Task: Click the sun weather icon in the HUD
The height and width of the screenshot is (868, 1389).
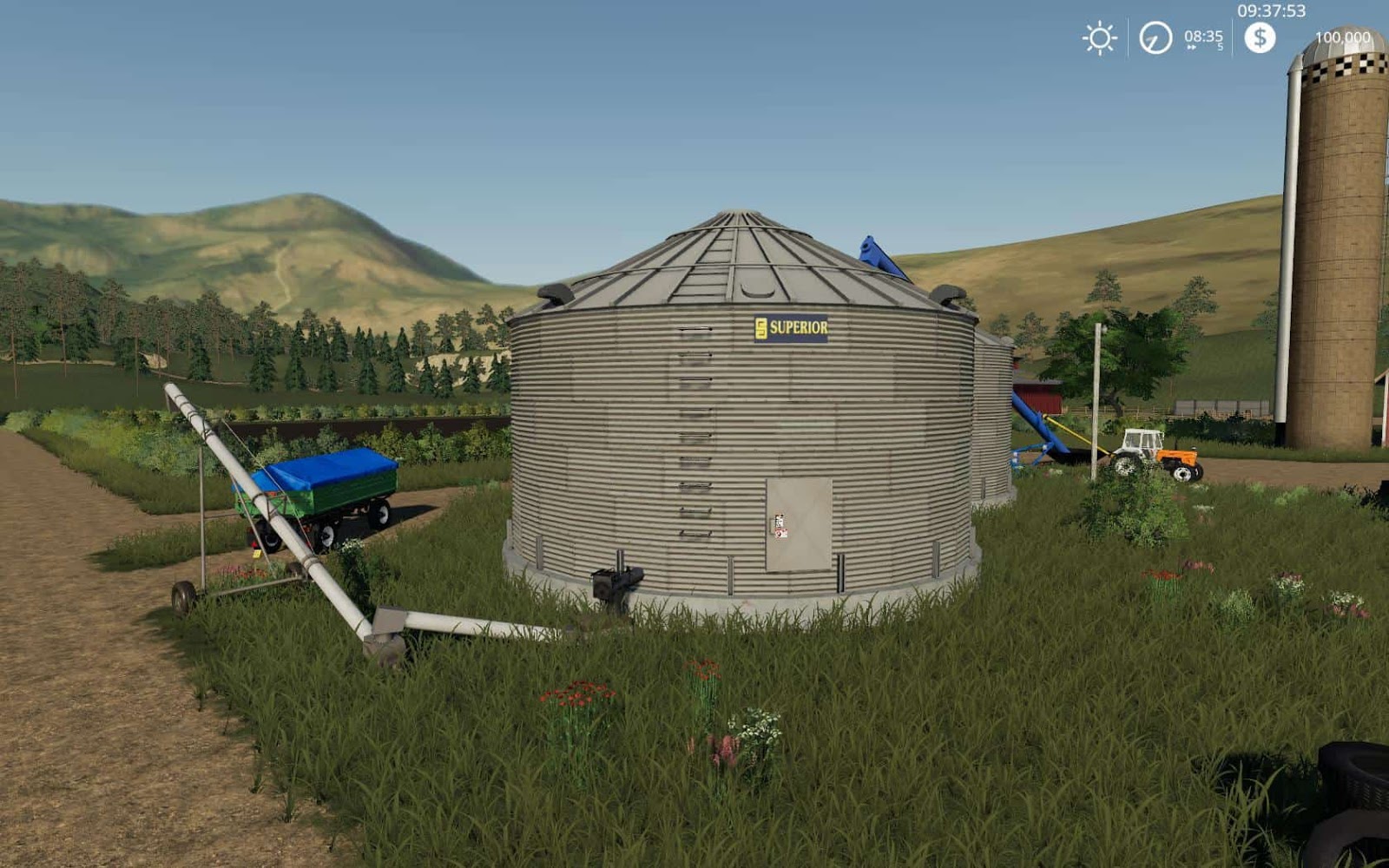Action: pos(1098,39)
